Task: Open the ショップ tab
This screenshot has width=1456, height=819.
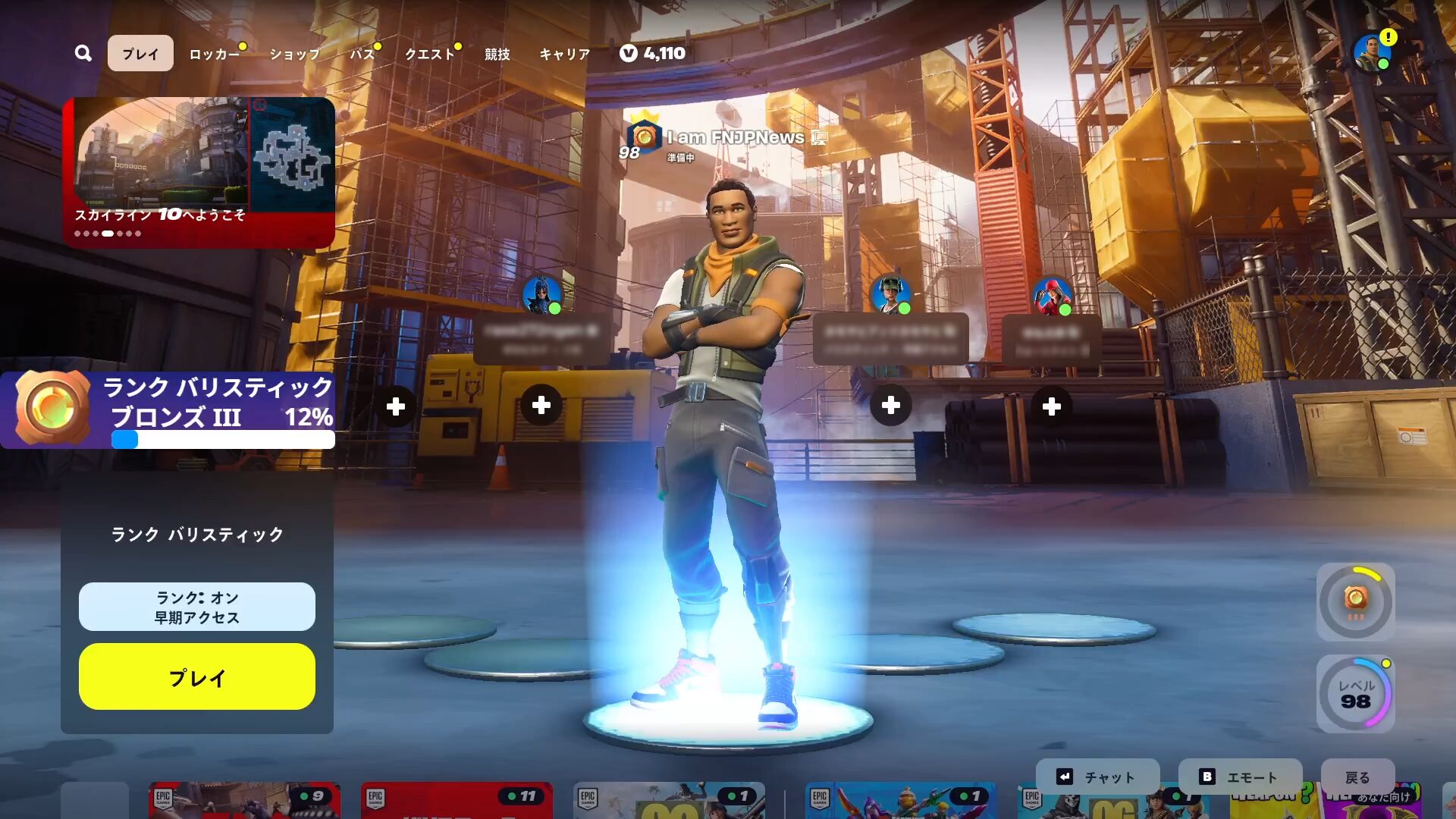Action: tap(294, 54)
